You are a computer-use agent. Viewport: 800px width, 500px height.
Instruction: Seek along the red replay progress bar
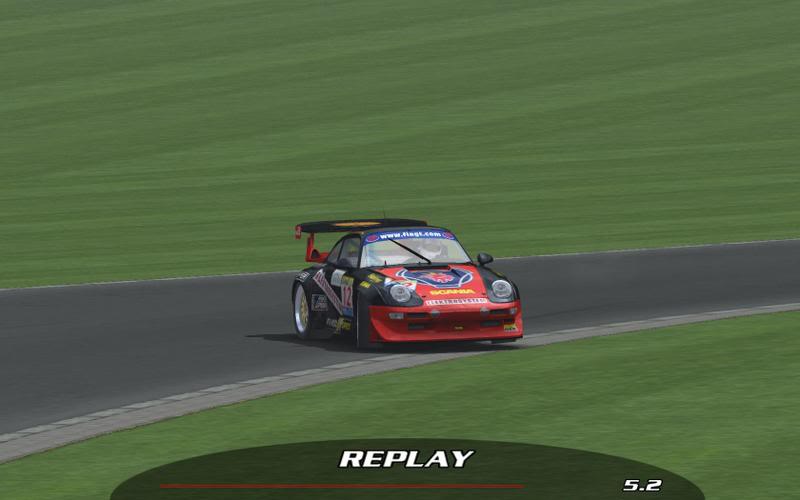point(341,486)
